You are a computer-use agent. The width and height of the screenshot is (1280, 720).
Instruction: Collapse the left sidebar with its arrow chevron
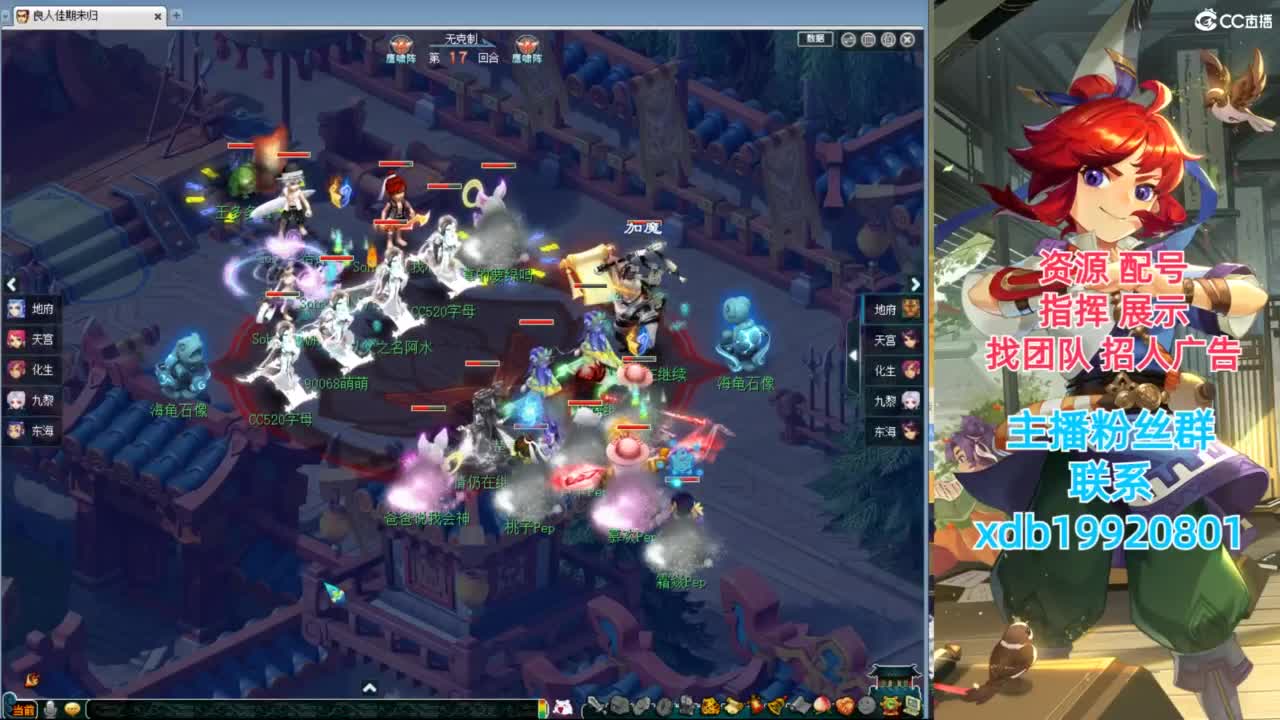coord(11,284)
